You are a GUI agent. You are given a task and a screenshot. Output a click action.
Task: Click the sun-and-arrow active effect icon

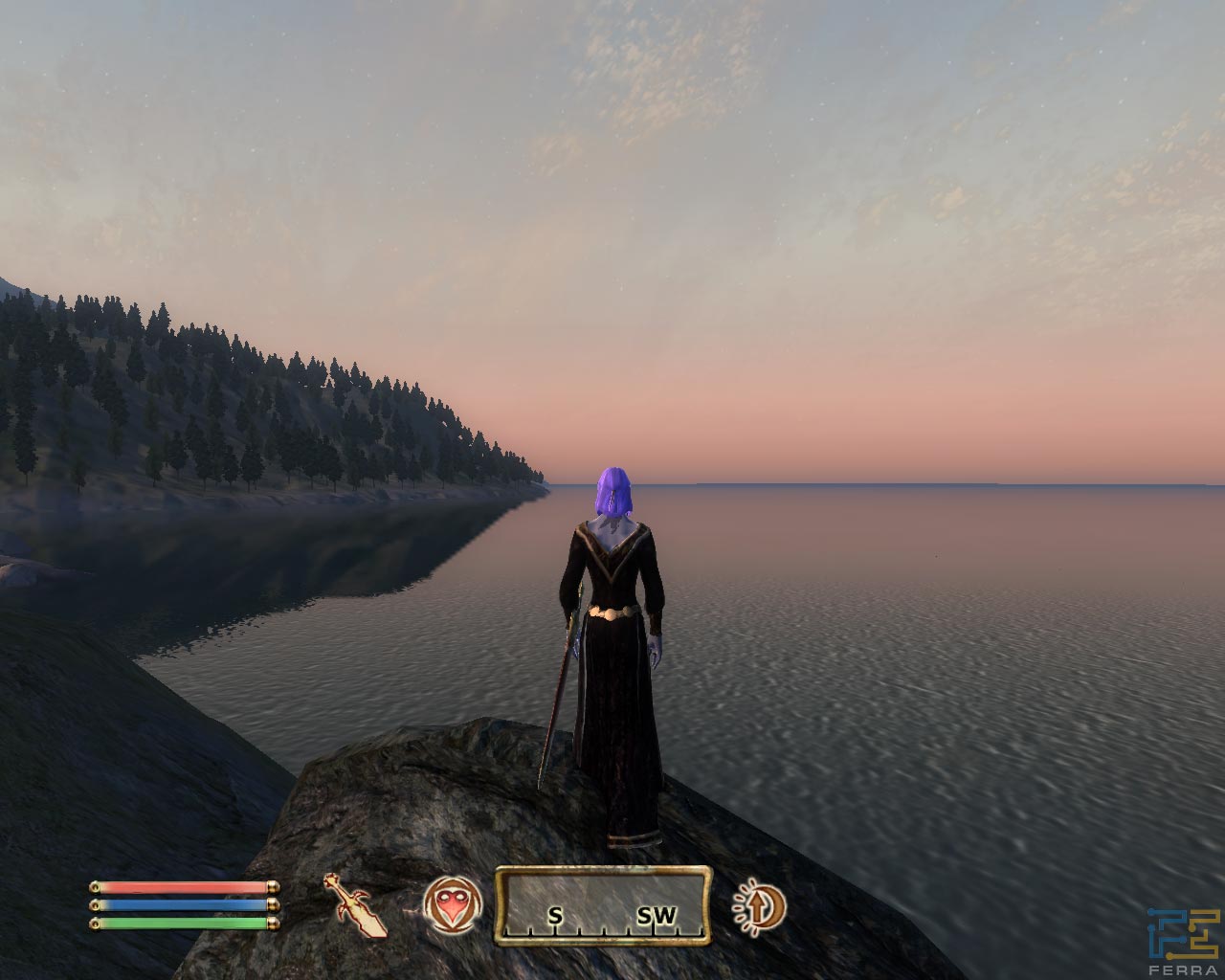pos(759,905)
